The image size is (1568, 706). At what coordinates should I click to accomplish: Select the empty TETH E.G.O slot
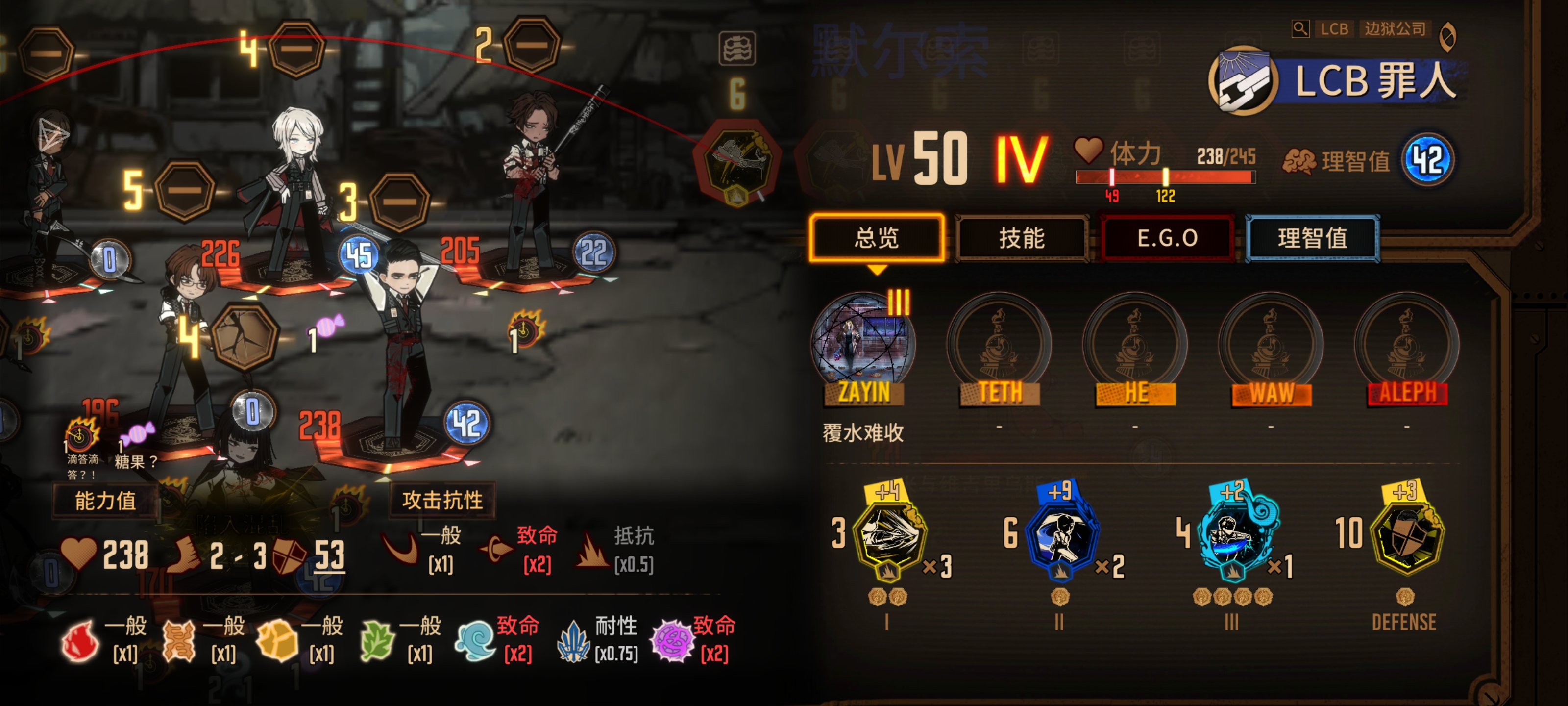(x=999, y=344)
